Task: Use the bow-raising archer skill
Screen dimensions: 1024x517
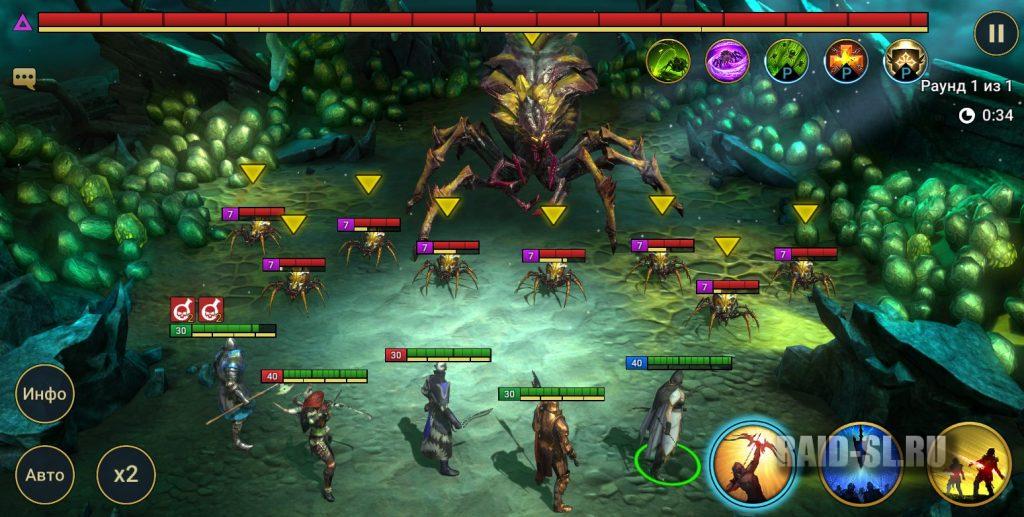Action: (x=752, y=464)
